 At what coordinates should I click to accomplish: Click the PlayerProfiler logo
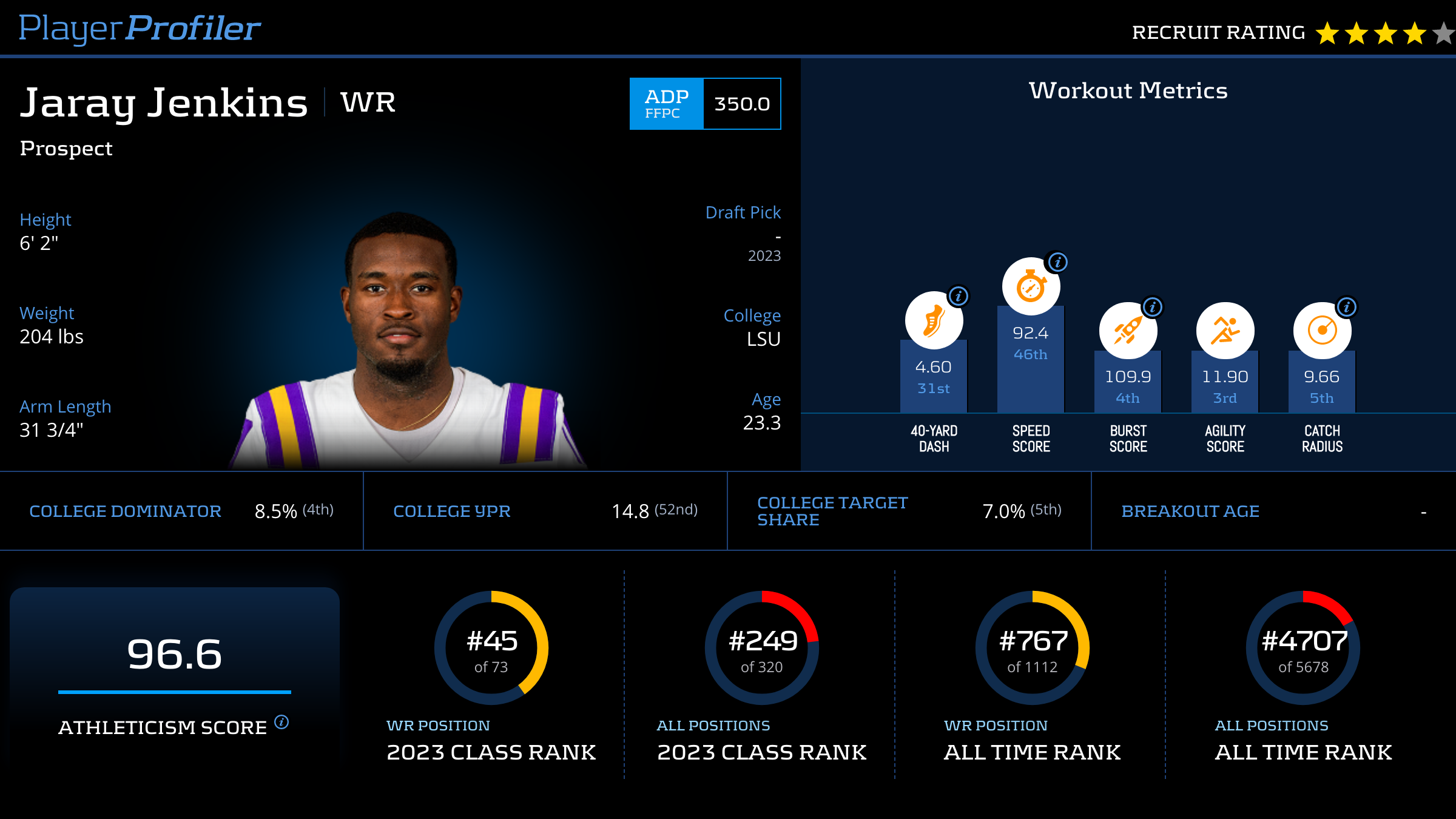[140, 29]
